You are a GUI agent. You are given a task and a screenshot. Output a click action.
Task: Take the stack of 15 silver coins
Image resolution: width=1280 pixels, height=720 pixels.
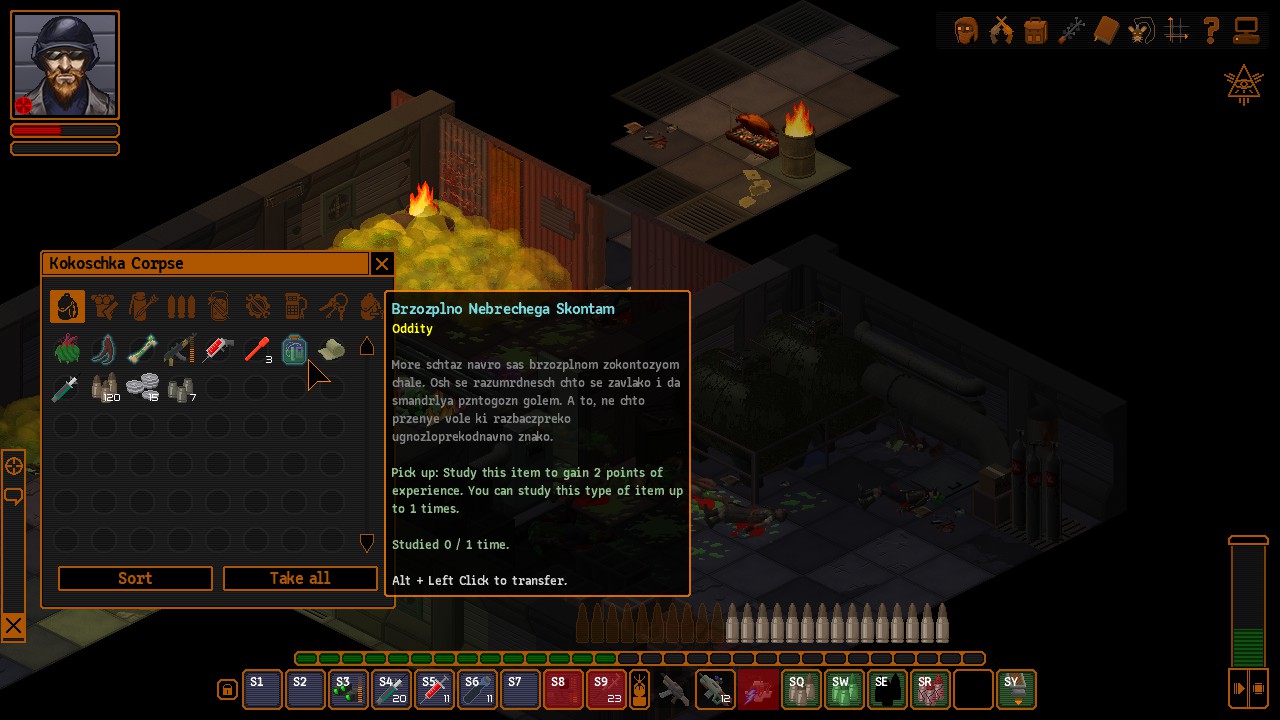[143, 387]
